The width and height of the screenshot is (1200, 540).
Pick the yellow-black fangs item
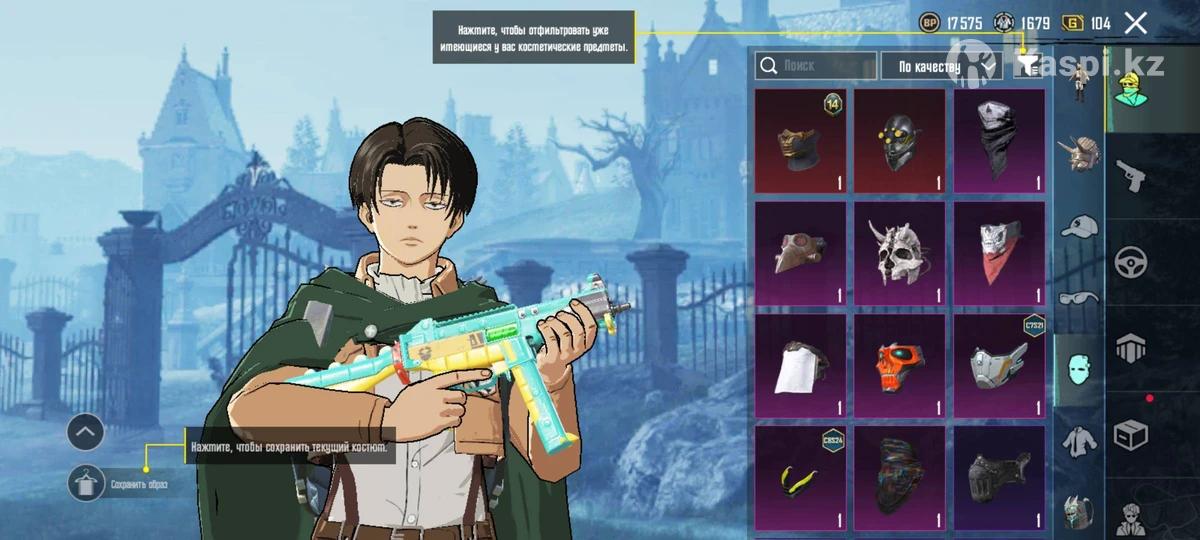(x=800, y=478)
